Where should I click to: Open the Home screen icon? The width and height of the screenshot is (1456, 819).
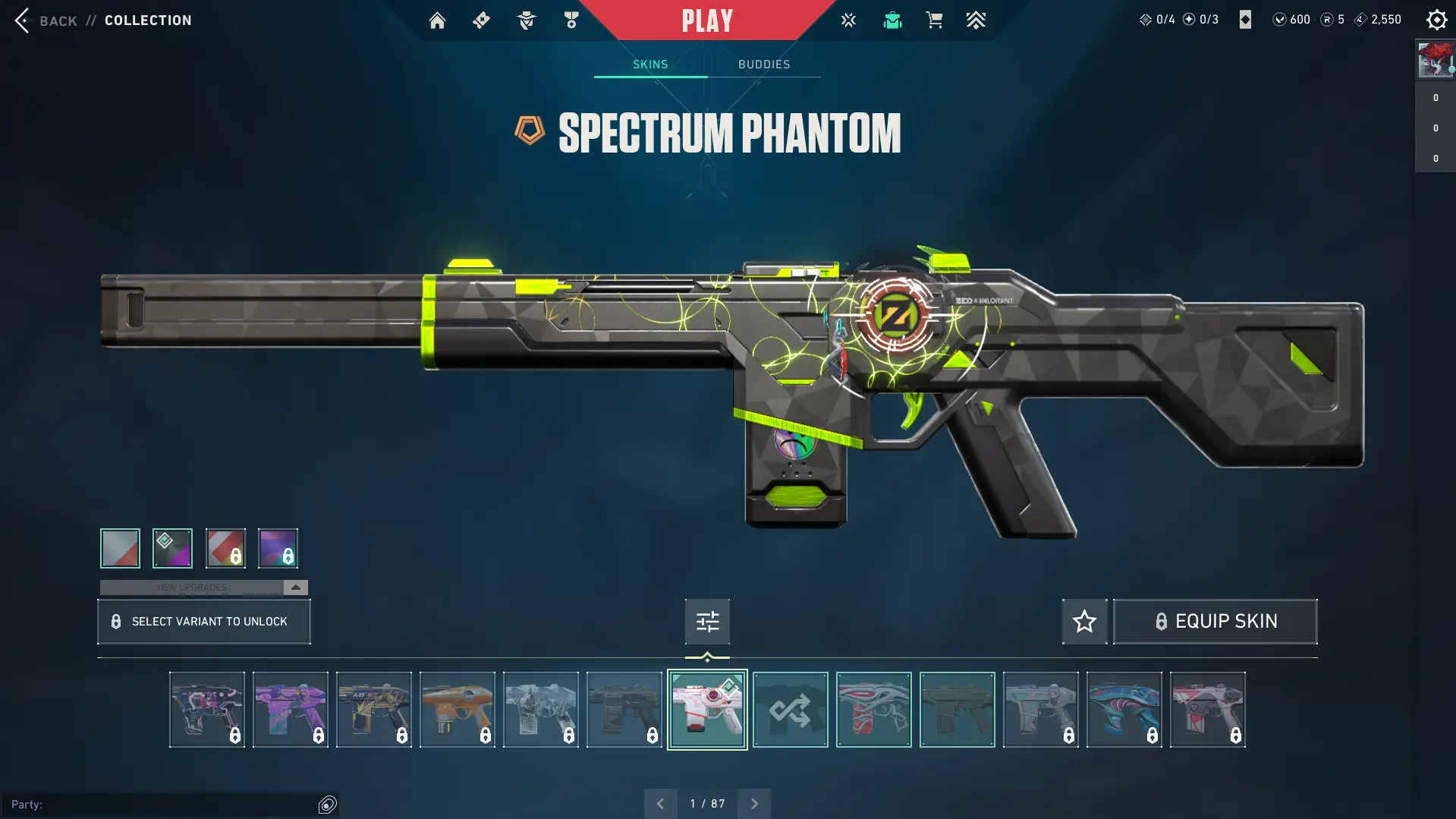pos(437,20)
